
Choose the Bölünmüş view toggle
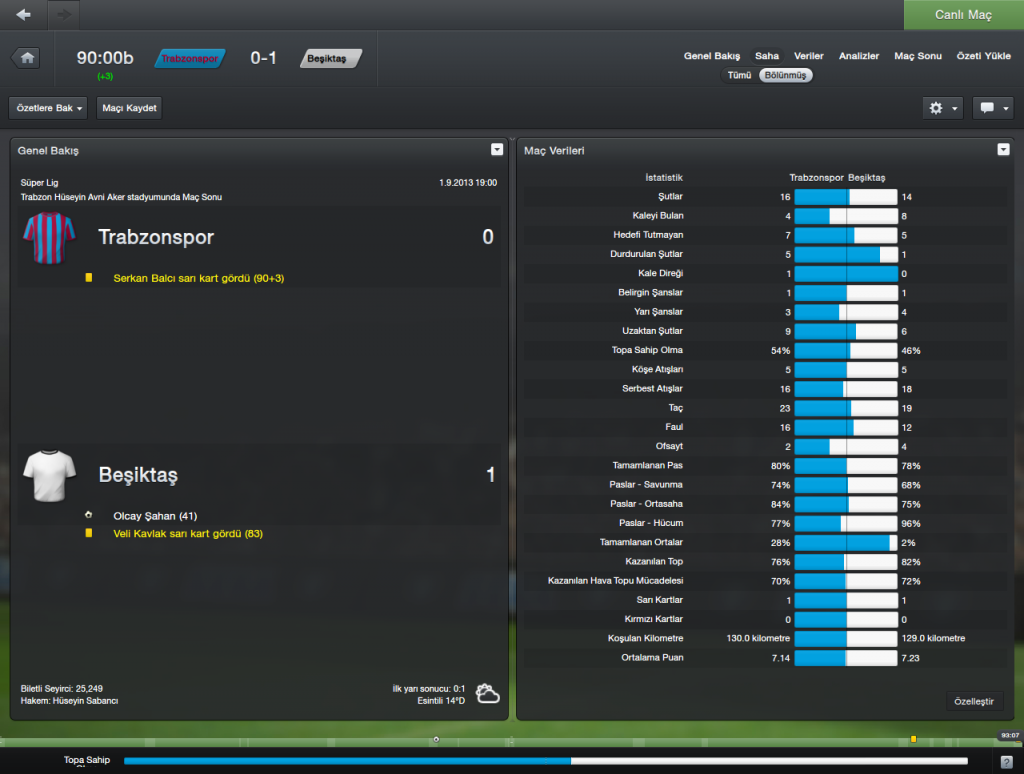pyautogui.click(x=785, y=75)
